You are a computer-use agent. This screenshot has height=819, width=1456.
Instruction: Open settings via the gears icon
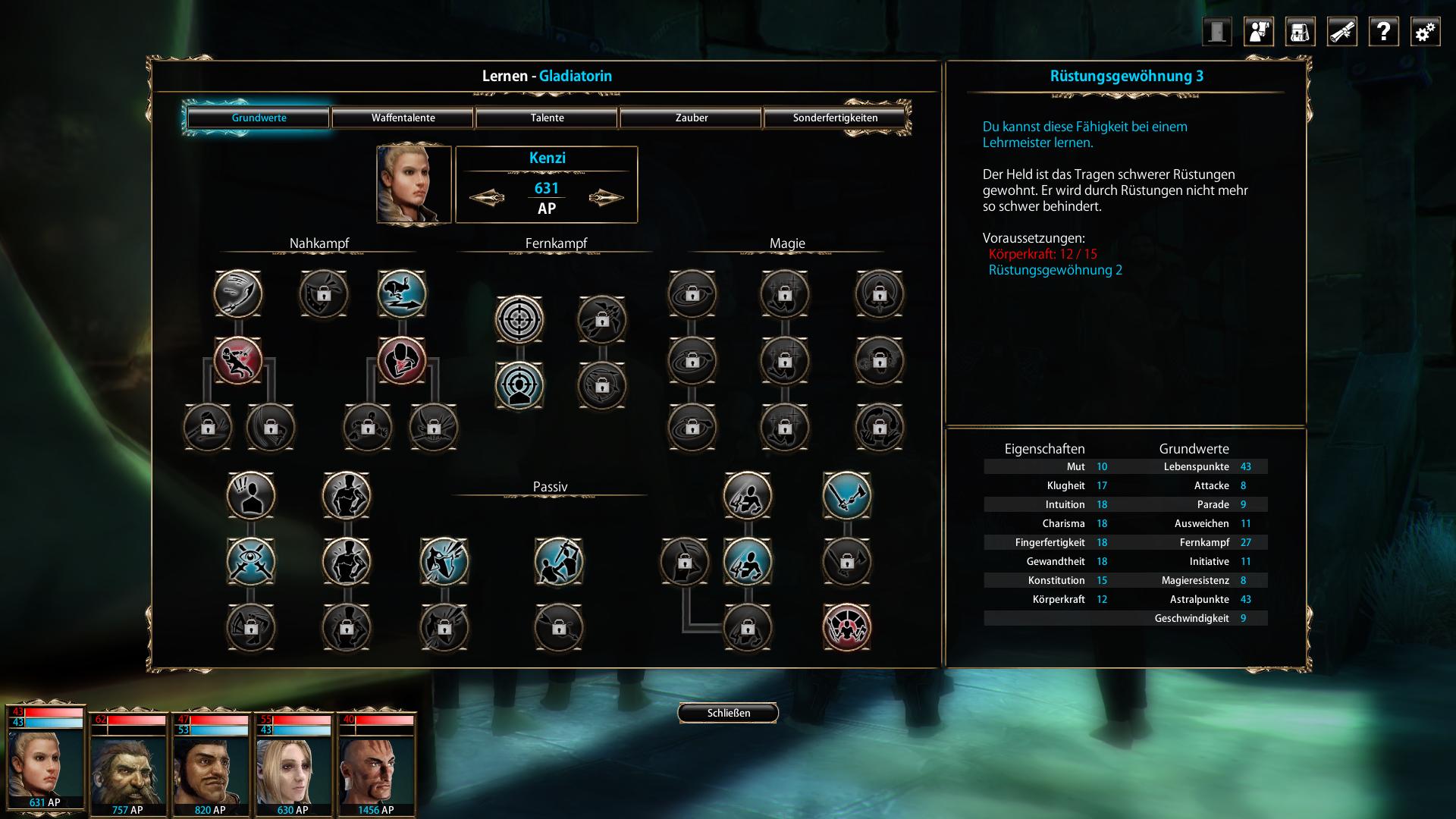(1425, 32)
